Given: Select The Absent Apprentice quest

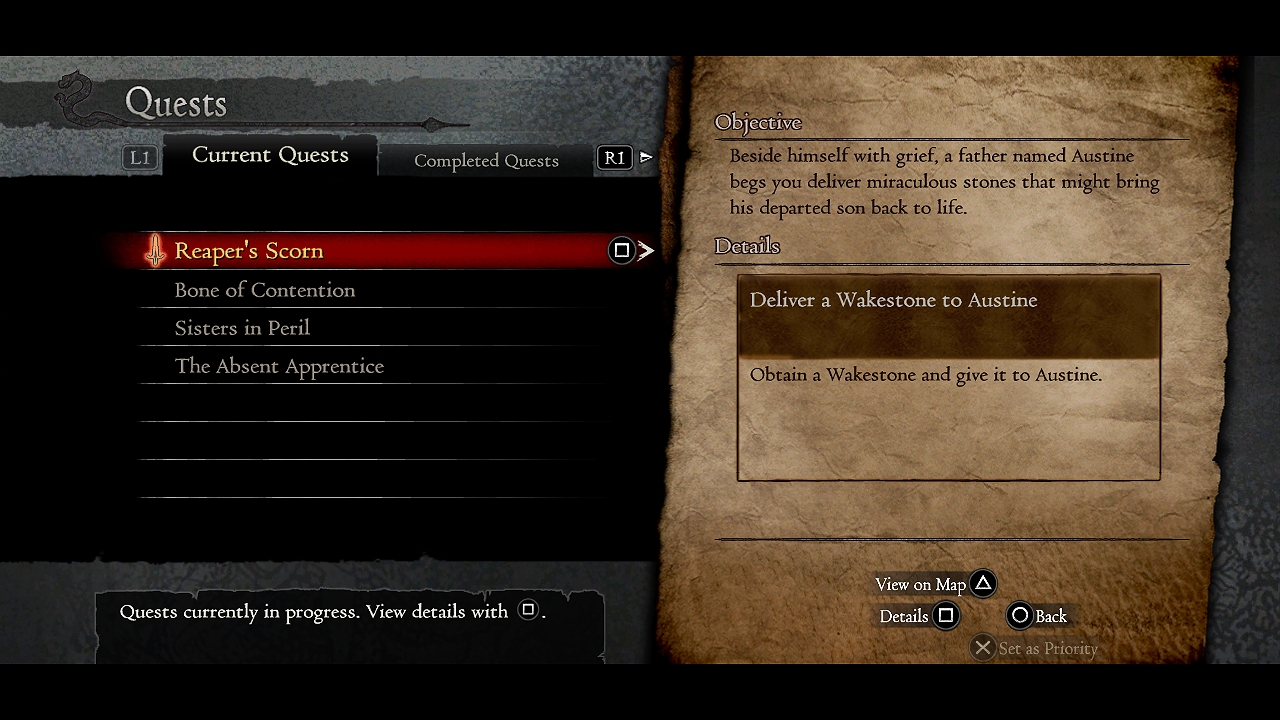Looking at the screenshot, I should (279, 366).
